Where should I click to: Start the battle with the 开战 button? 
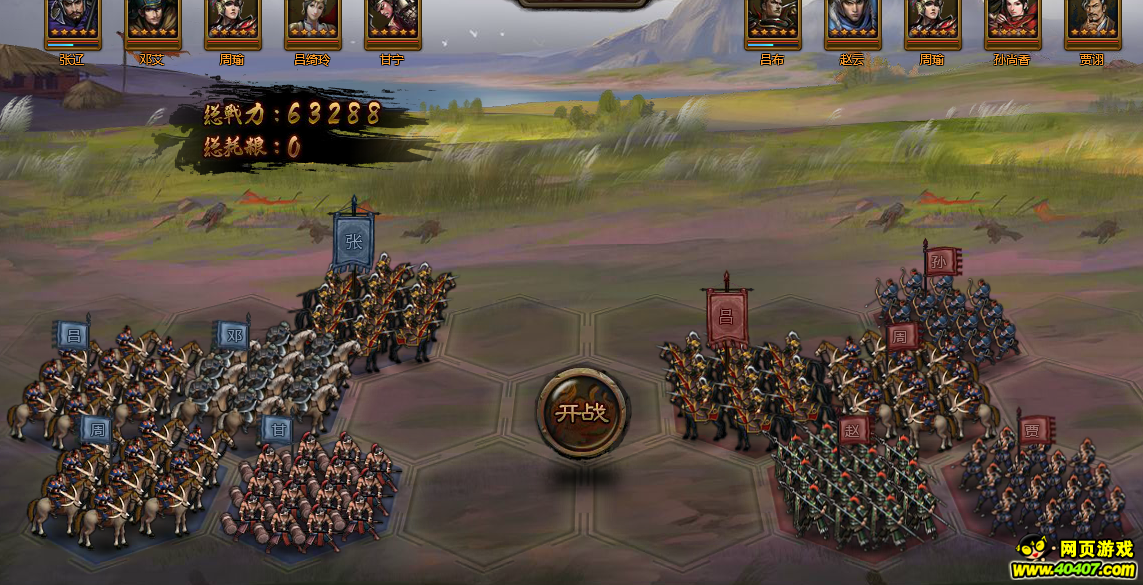(582, 412)
